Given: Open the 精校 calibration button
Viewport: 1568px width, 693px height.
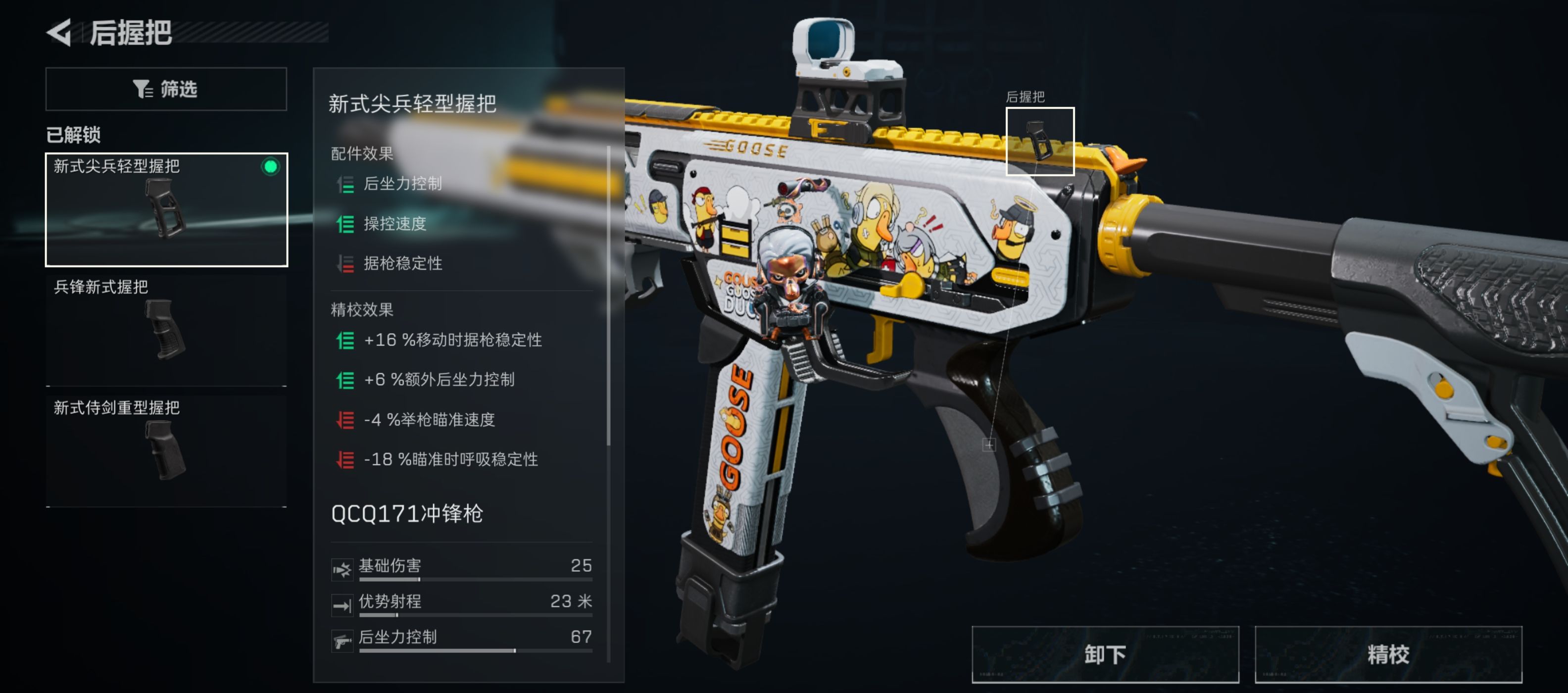Looking at the screenshot, I should pos(1388,654).
